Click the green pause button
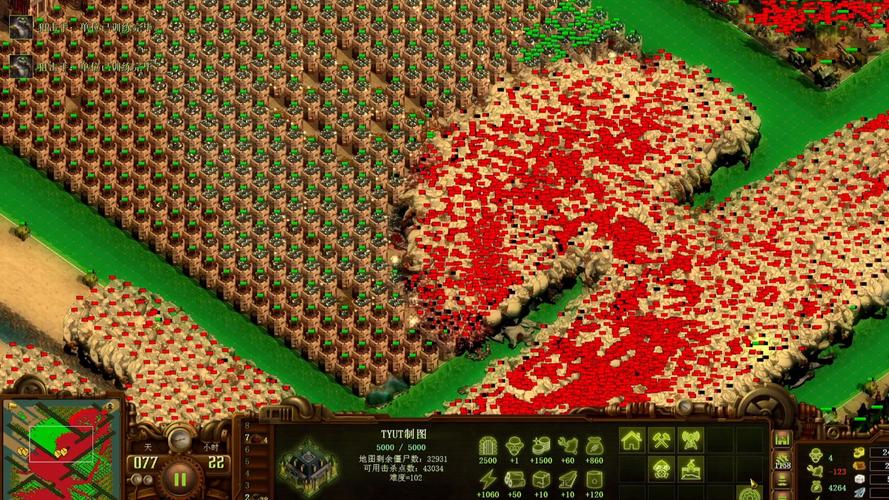The image size is (889, 500). (181, 476)
